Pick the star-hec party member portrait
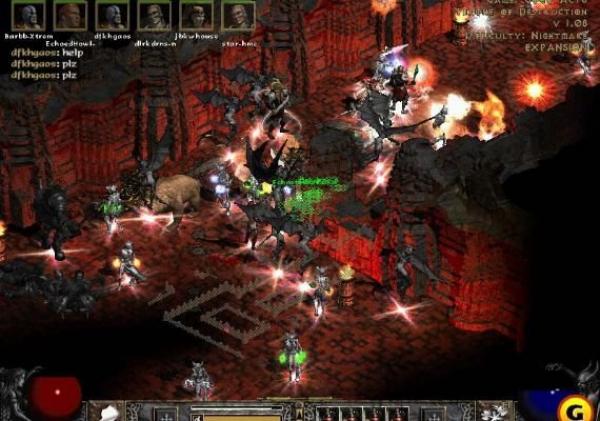This screenshot has height=421, width=600. [x=237, y=16]
